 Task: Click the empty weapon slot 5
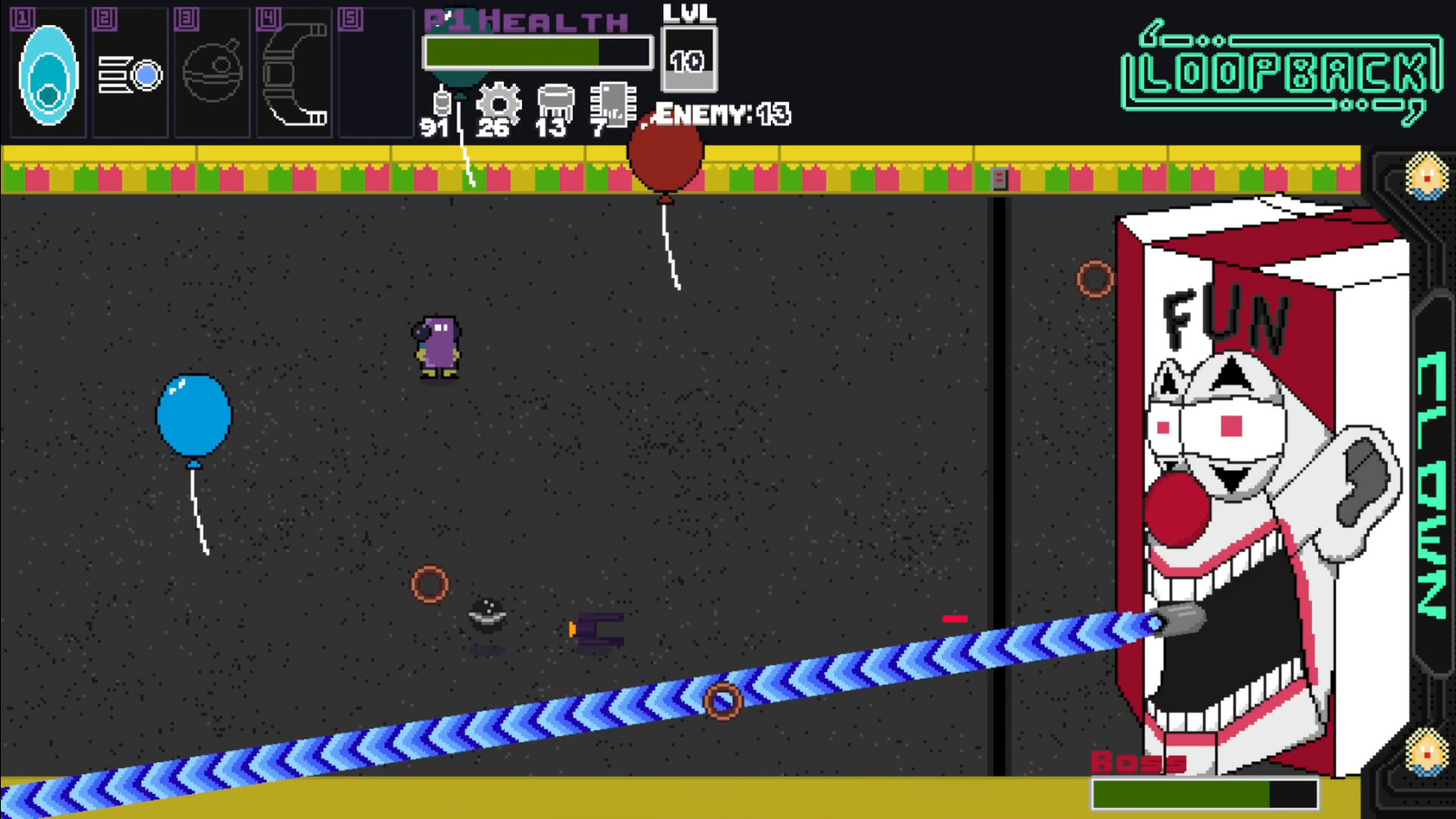click(x=376, y=73)
